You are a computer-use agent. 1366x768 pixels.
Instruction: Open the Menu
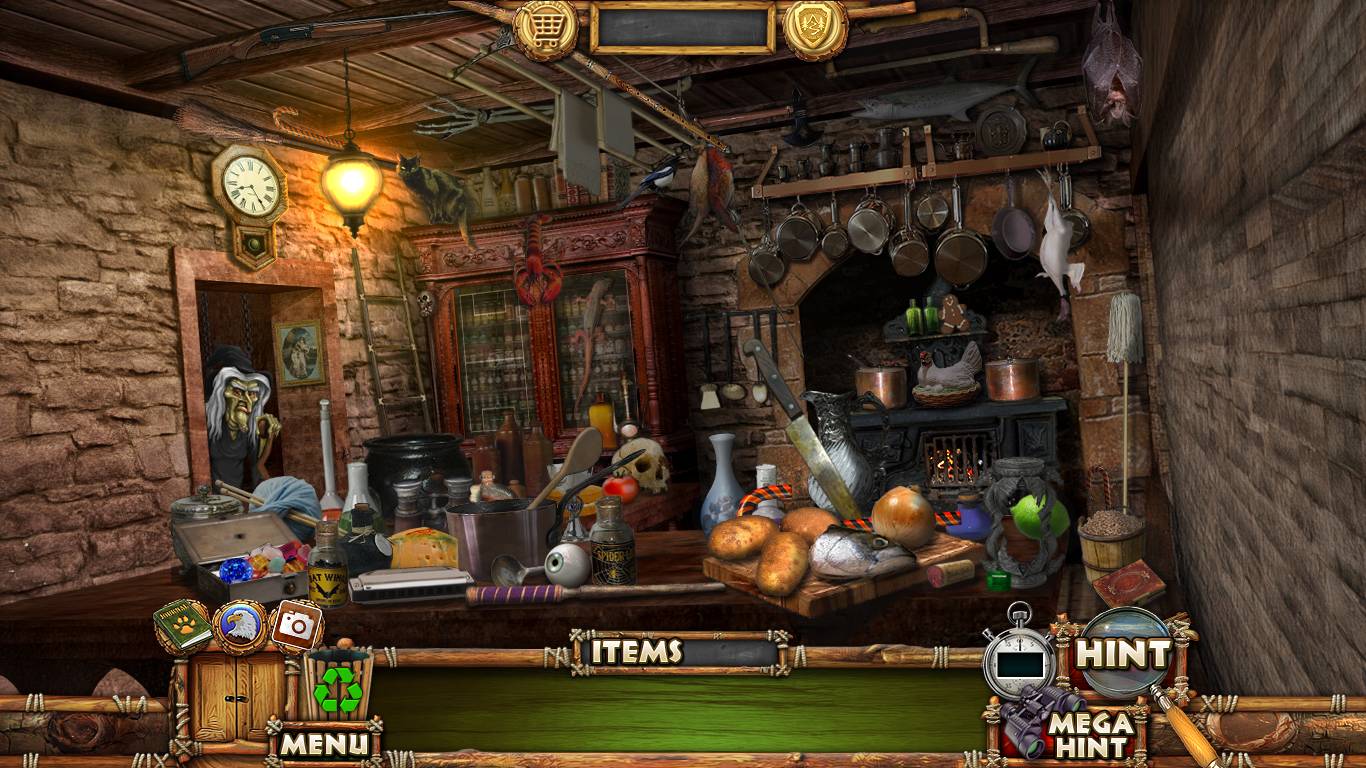pos(324,743)
